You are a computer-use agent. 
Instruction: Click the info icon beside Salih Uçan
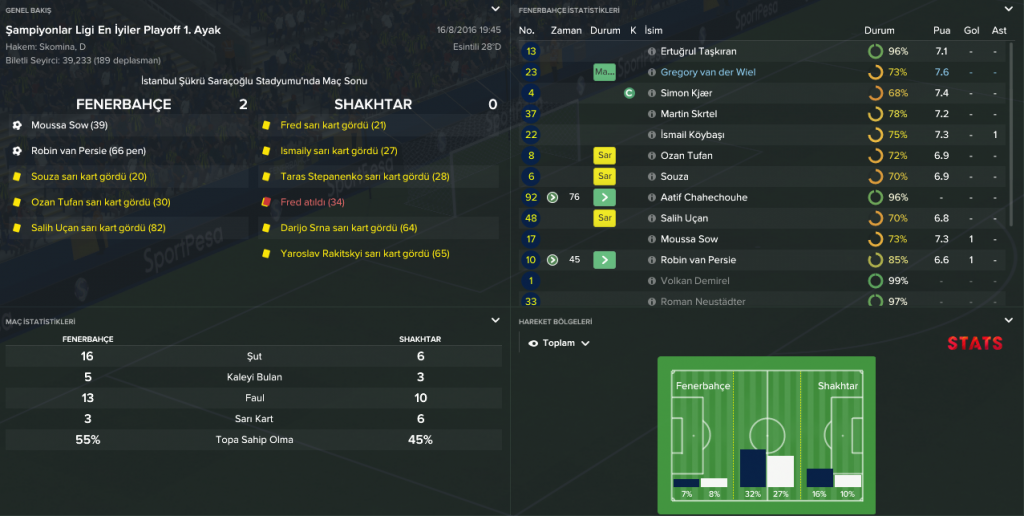(652, 218)
